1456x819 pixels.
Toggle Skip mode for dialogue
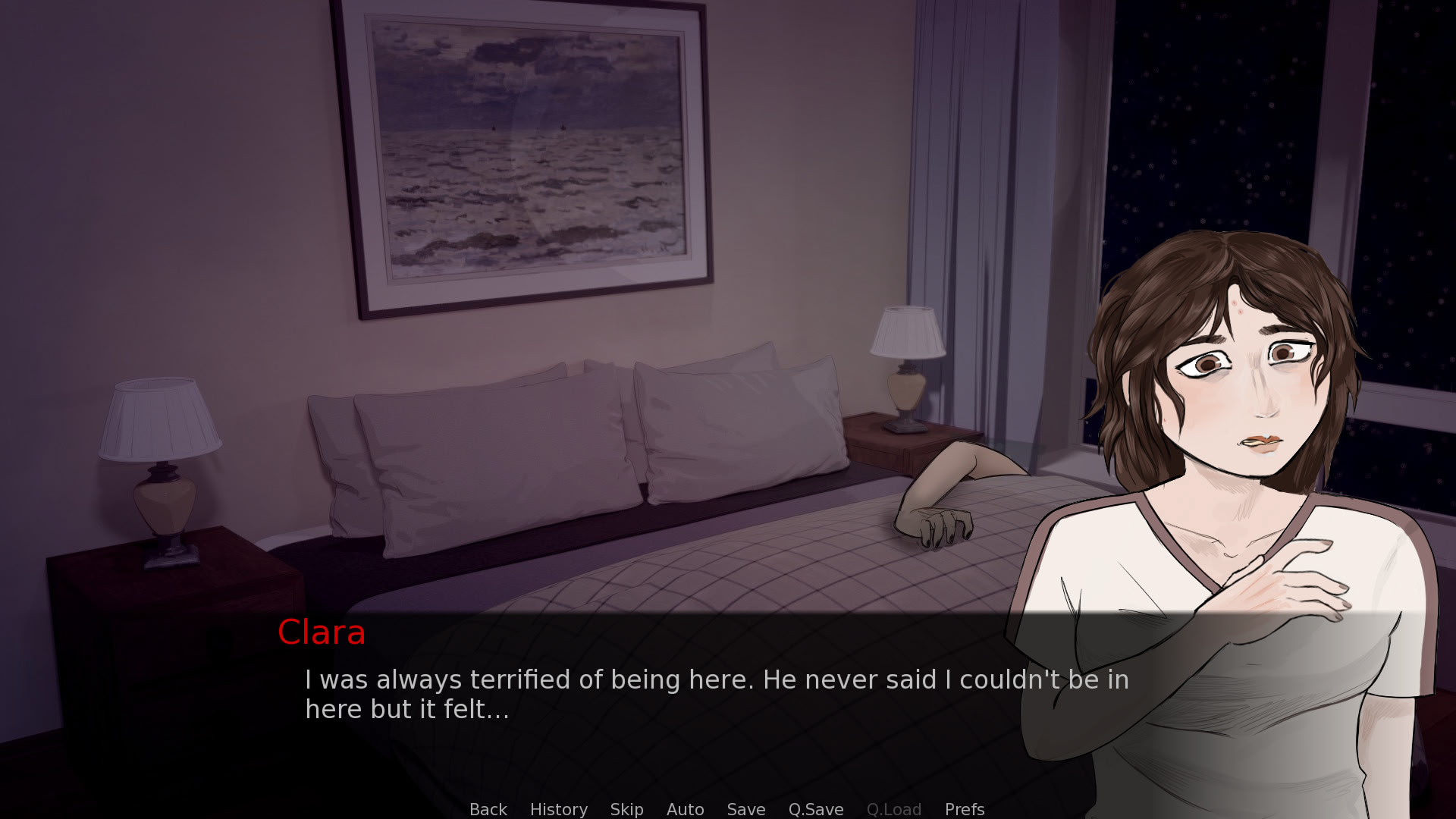coord(626,809)
